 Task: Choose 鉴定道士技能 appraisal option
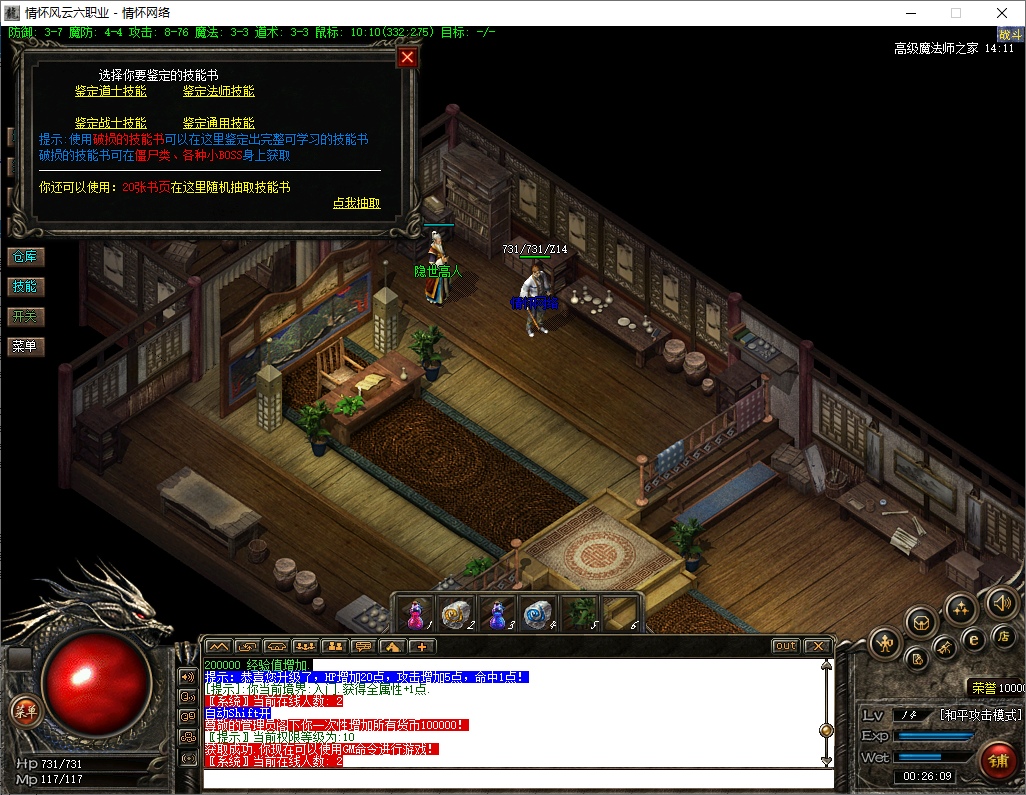click(111, 91)
